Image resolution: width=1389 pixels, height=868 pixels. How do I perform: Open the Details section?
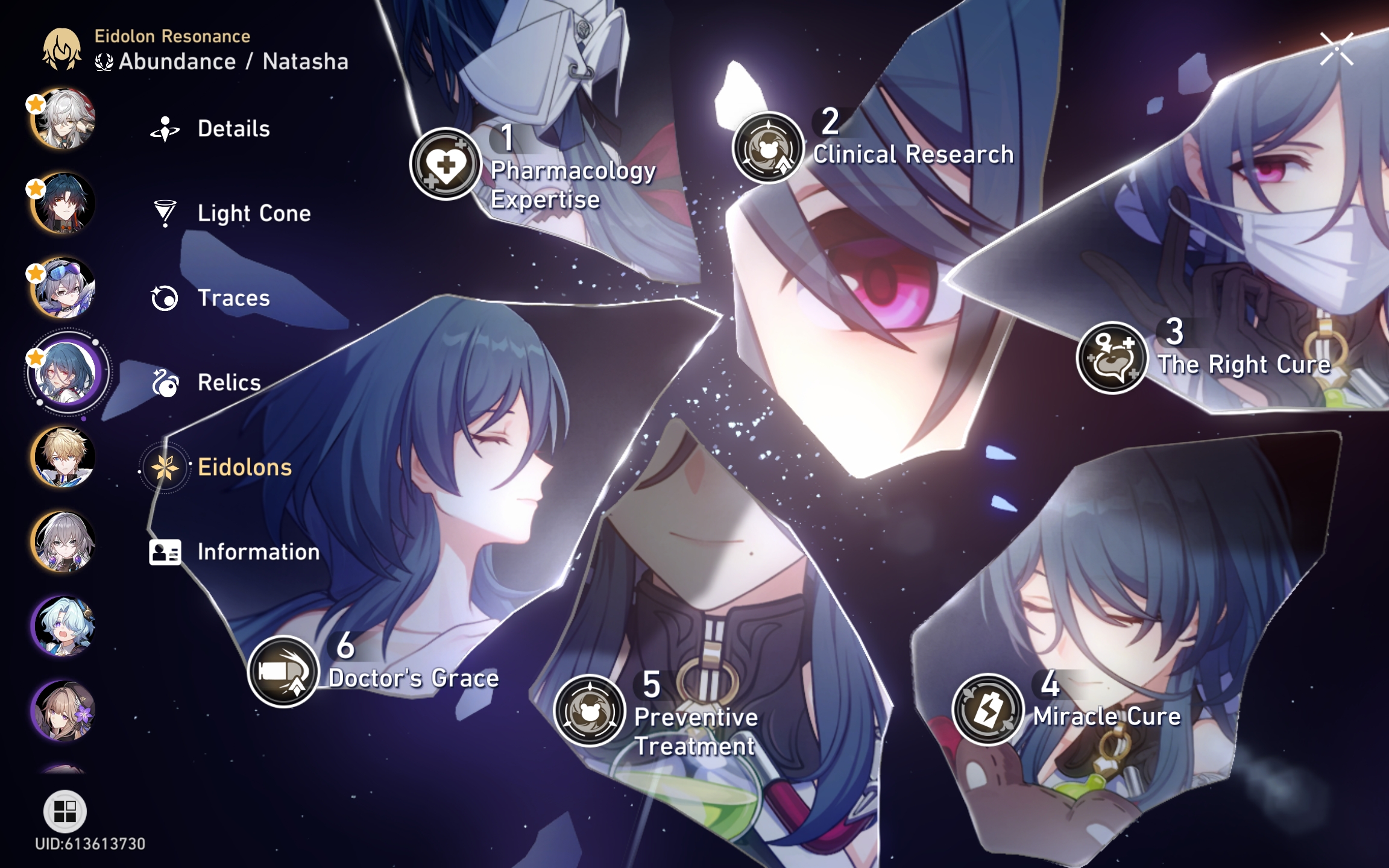[x=164, y=128]
